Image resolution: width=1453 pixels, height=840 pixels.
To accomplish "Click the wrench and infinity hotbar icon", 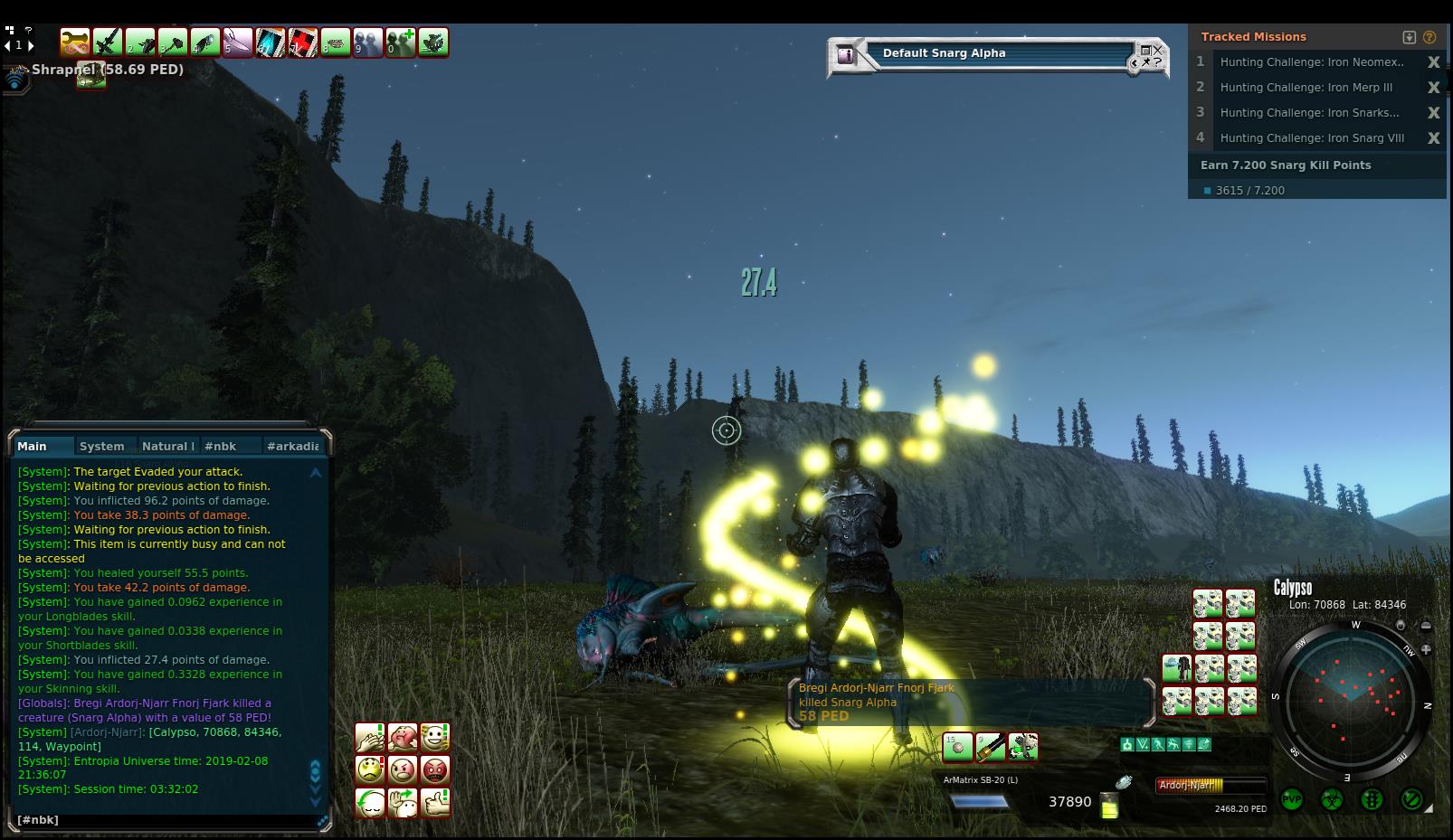I will point(75,42).
